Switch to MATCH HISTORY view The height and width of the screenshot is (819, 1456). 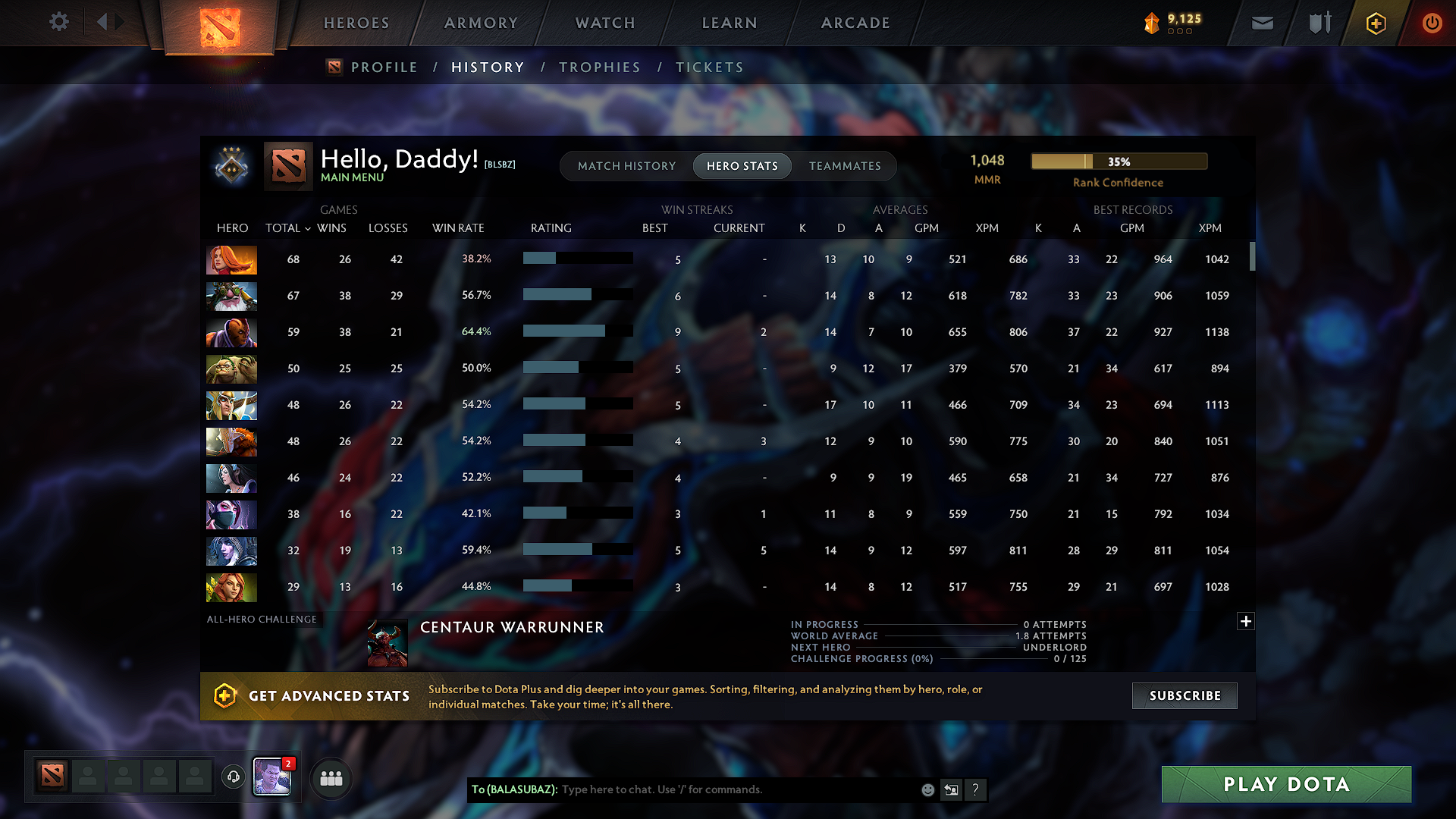point(626,165)
